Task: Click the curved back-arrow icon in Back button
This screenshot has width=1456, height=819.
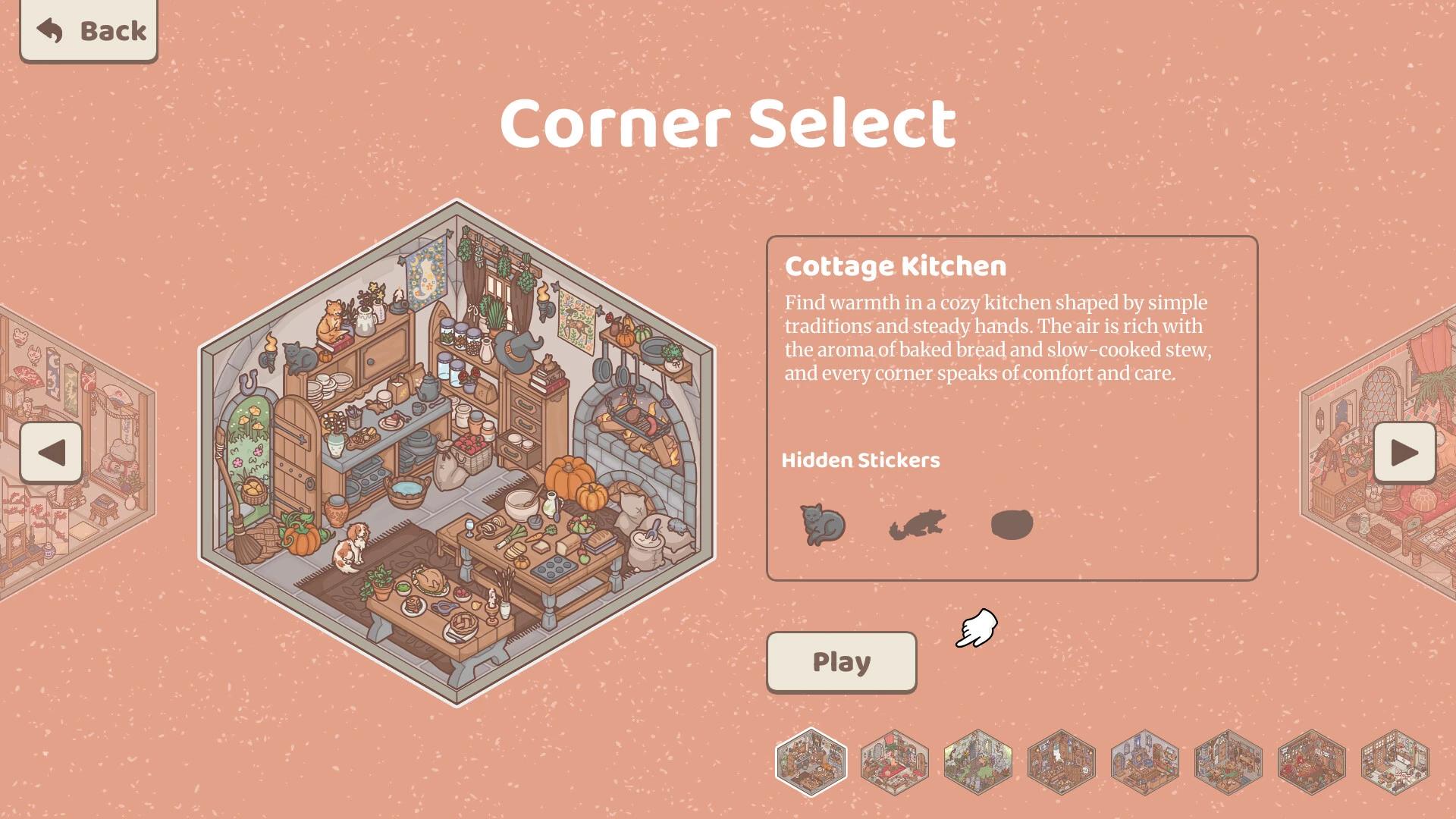Action: (50, 30)
